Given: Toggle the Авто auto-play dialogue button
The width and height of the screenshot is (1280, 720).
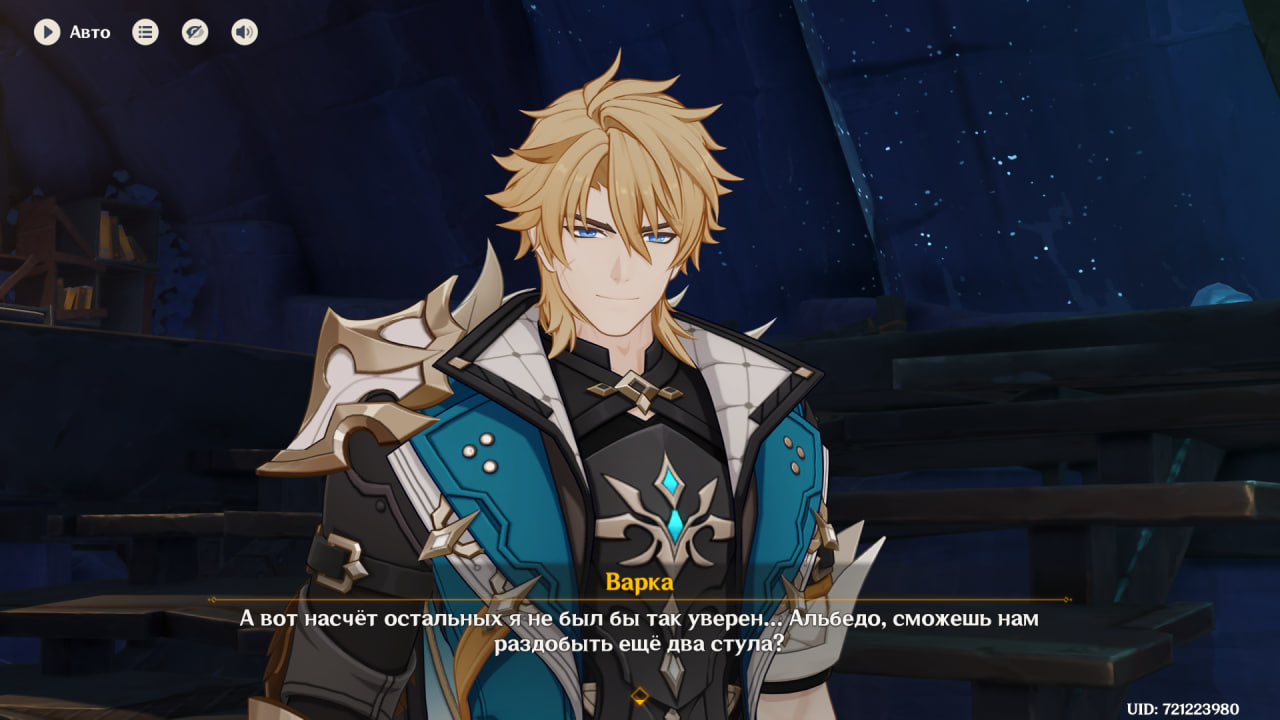Looking at the screenshot, I should point(47,32).
